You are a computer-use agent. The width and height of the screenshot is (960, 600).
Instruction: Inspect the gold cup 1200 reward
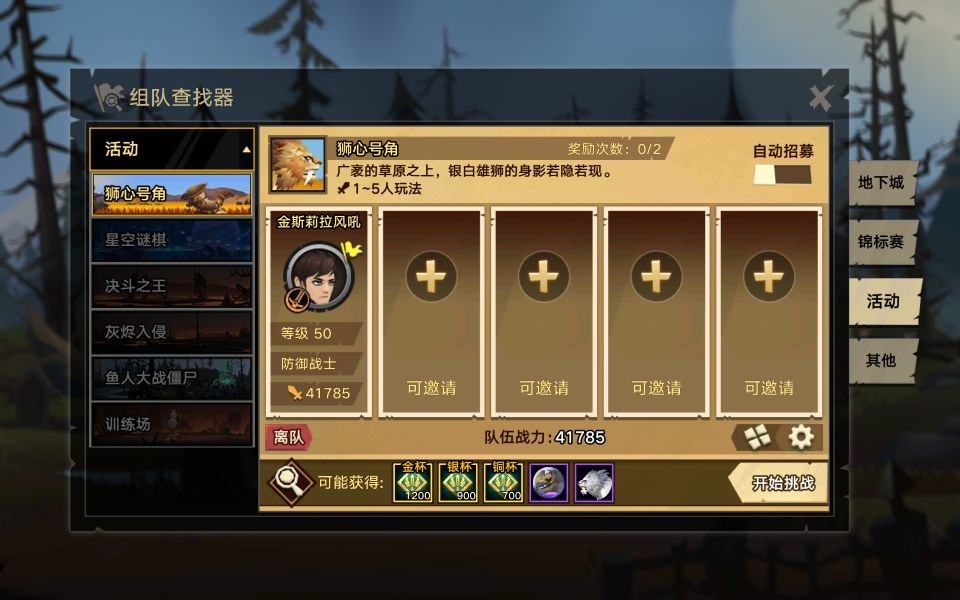pos(413,483)
